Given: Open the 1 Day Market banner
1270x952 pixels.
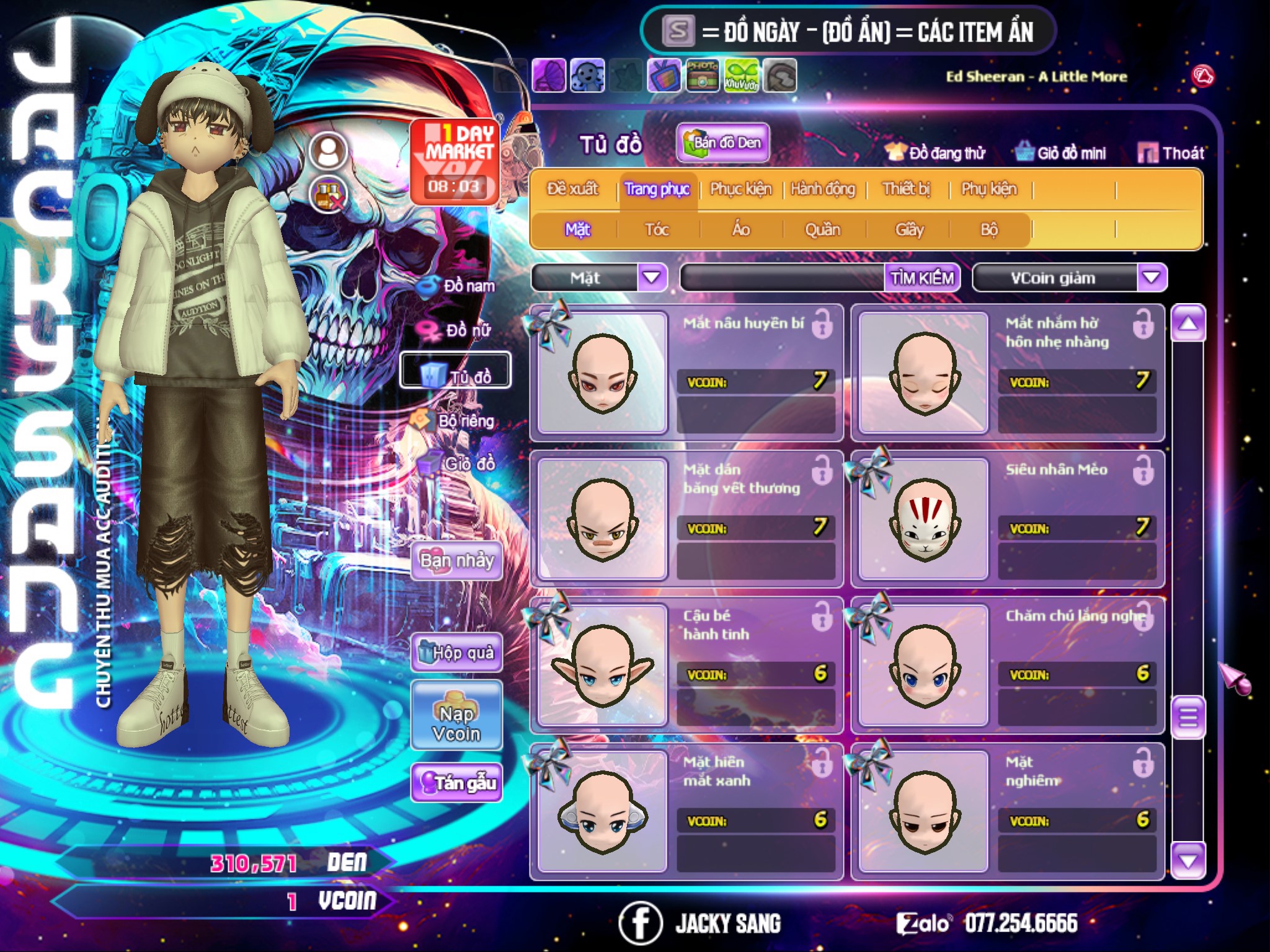Looking at the screenshot, I should (456, 161).
